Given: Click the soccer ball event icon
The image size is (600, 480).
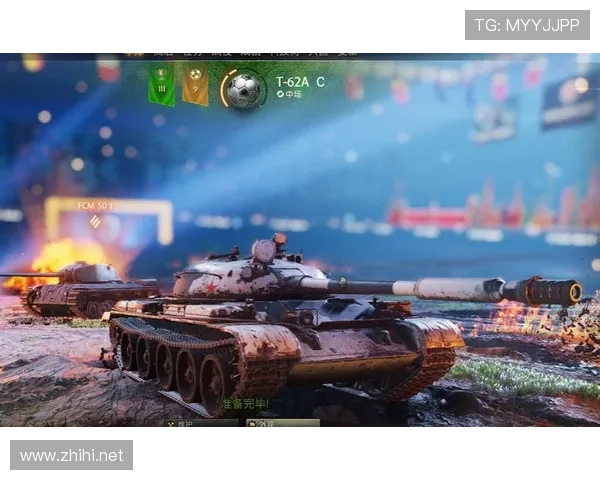Looking at the screenshot, I should click(242, 89).
